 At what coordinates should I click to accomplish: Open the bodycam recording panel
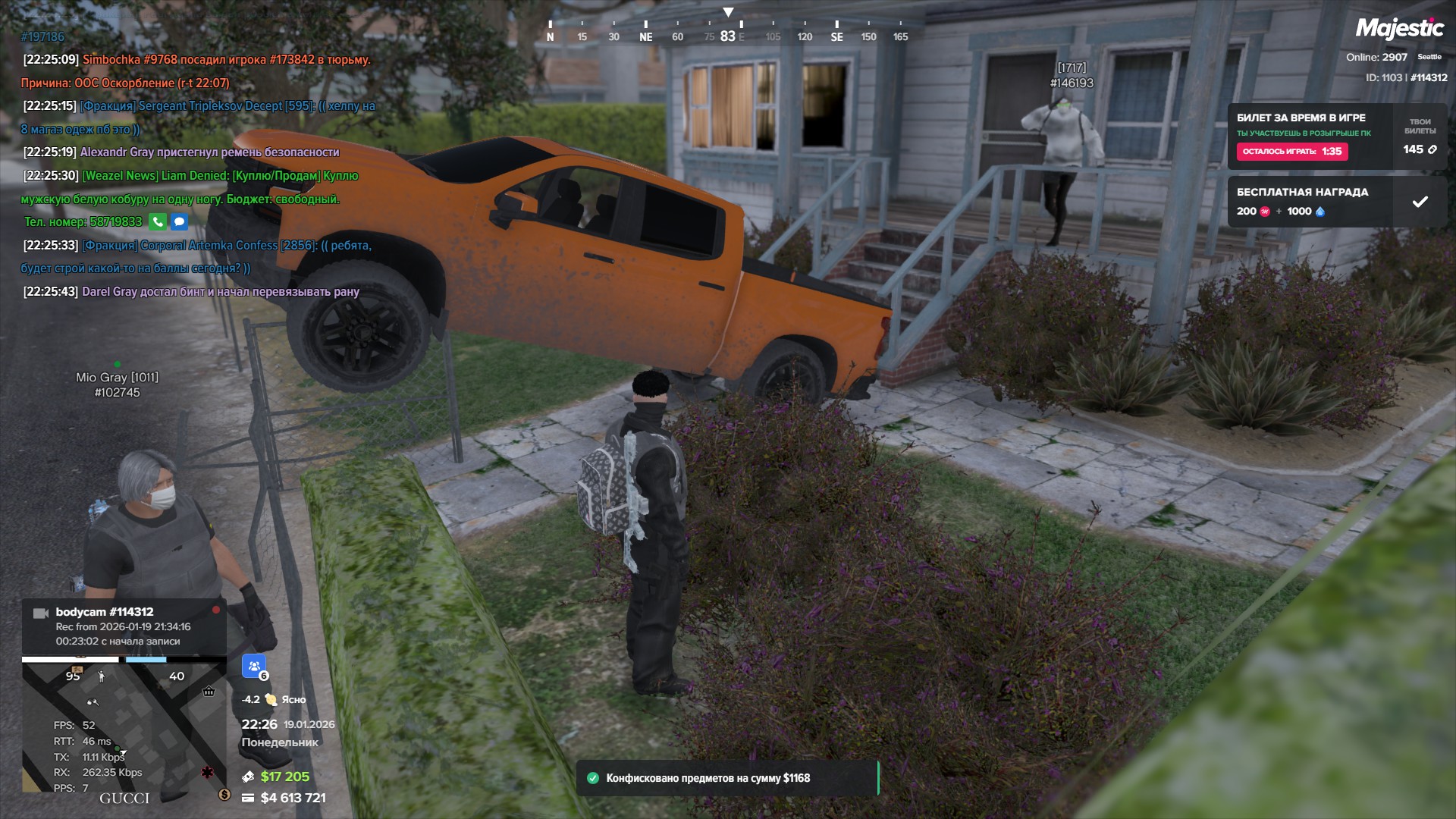[124, 626]
